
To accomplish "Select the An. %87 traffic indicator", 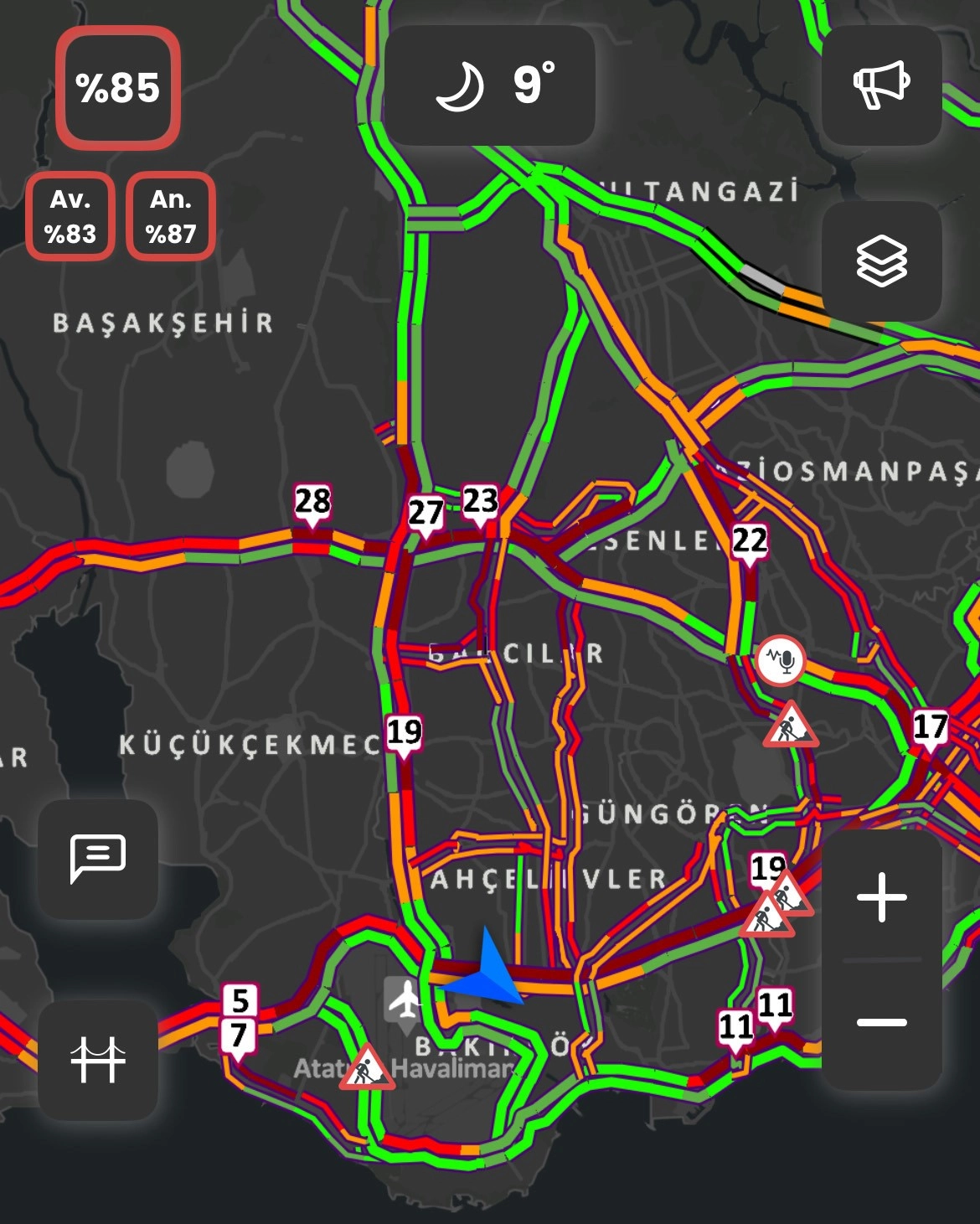I will coord(171,216).
